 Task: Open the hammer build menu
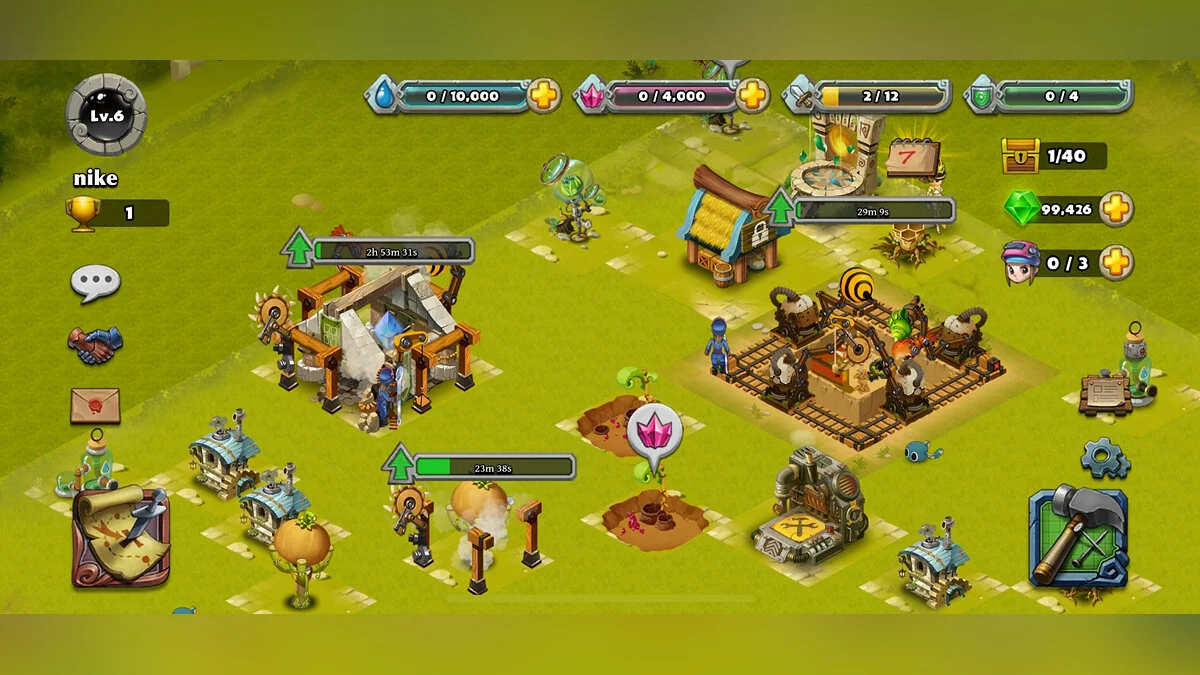1078,536
